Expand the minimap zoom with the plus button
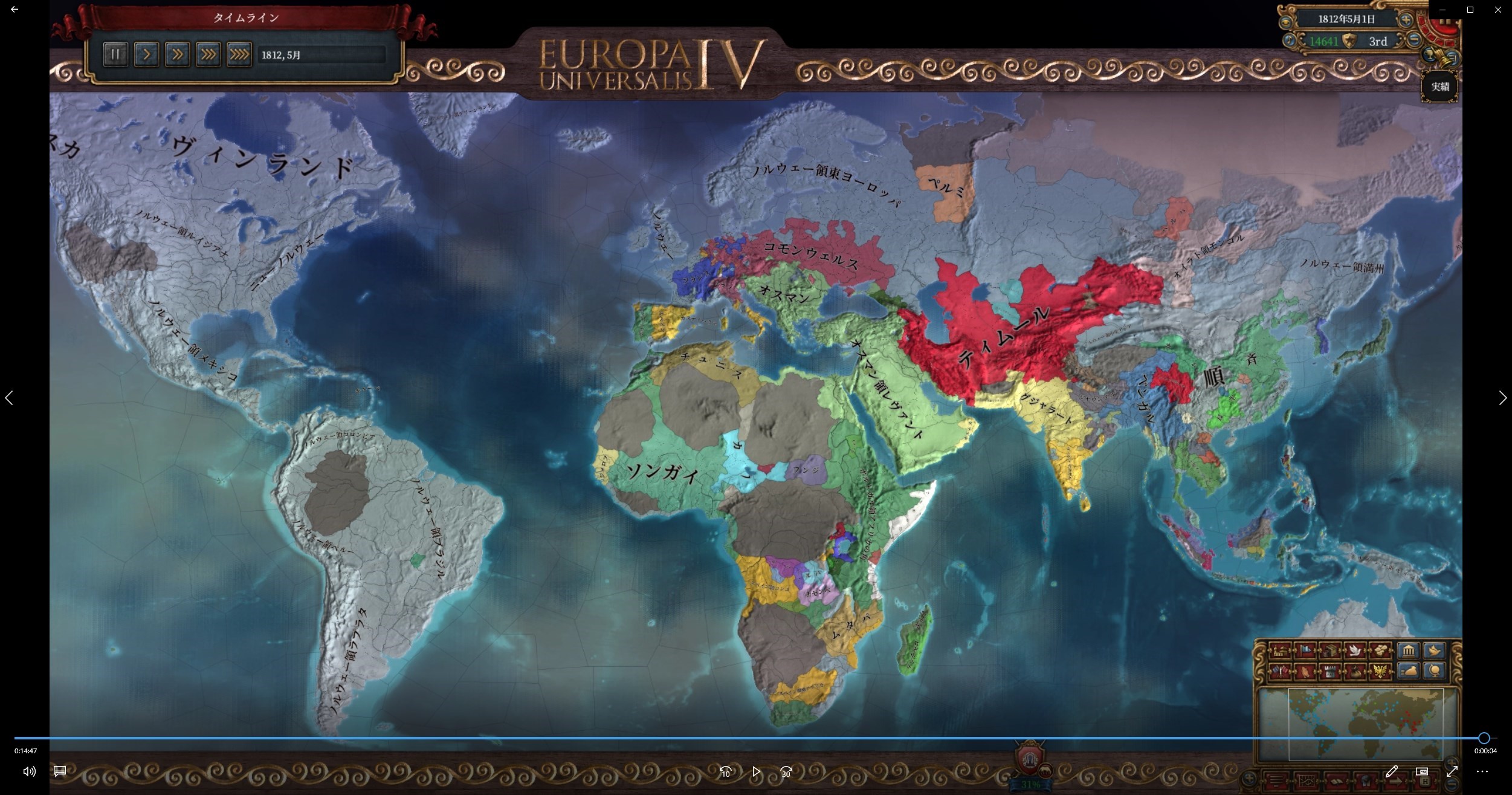The height and width of the screenshot is (795, 1512). pyautogui.click(x=1451, y=762)
